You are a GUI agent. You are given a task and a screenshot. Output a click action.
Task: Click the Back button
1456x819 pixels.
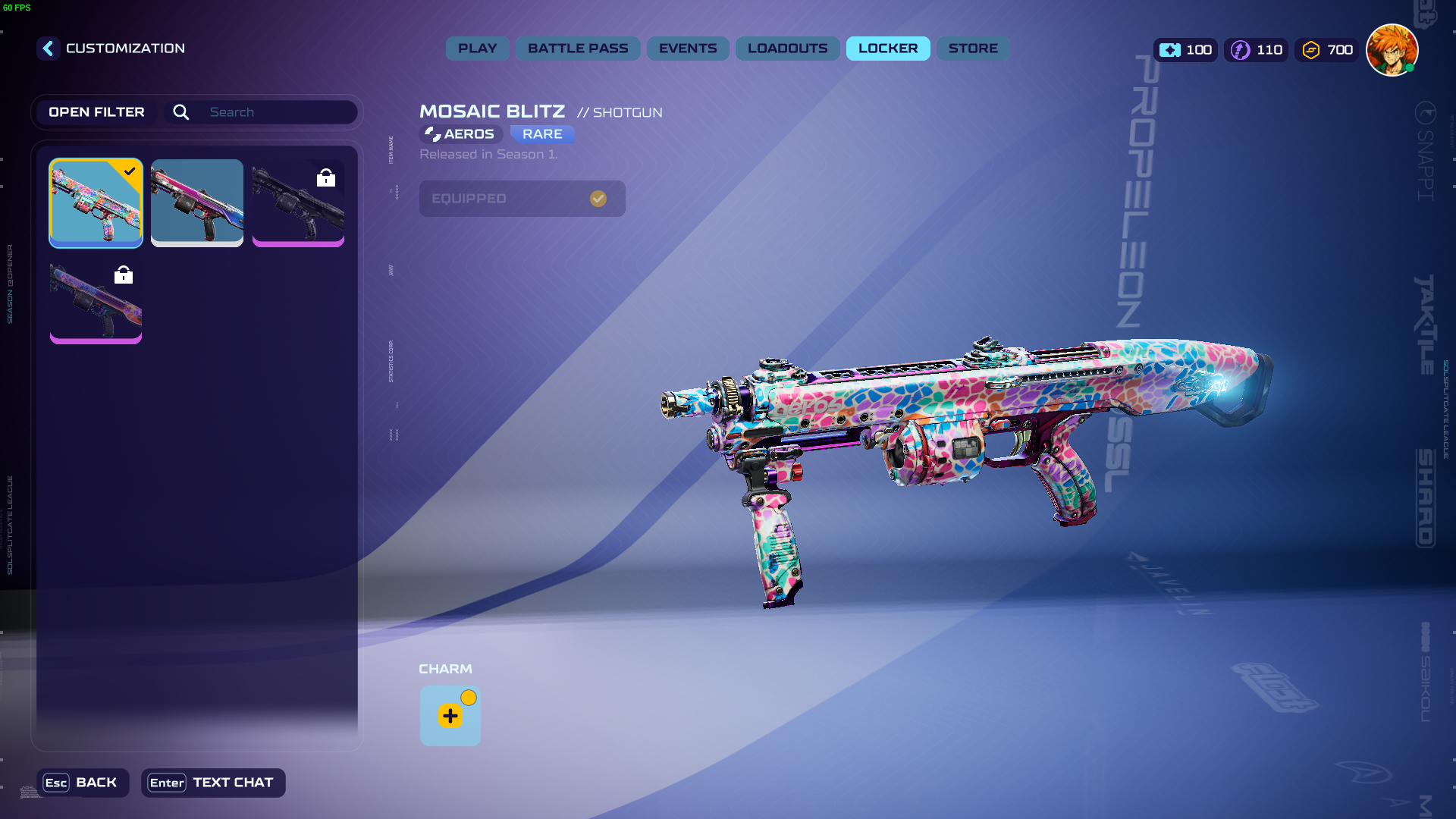click(x=82, y=783)
